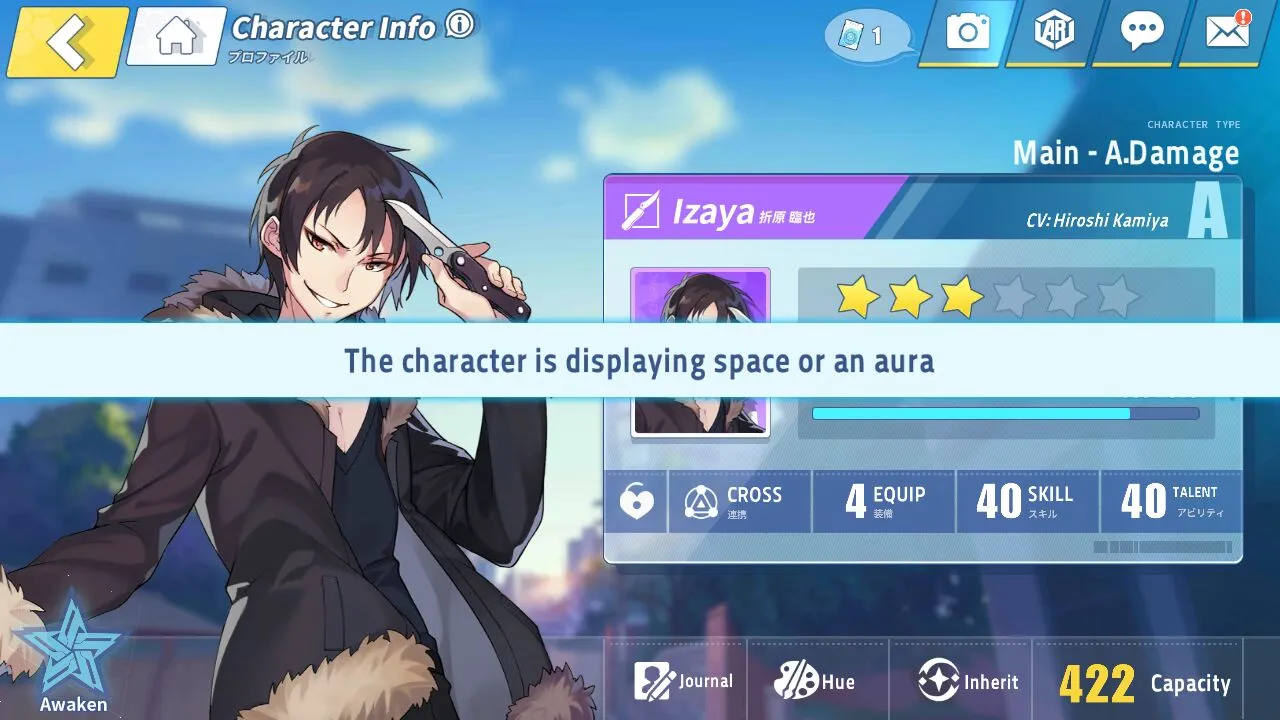Image resolution: width=1280 pixels, height=720 pixels.
Task: Tap the ticket counter bubble
Action: [x=866, y=36]
